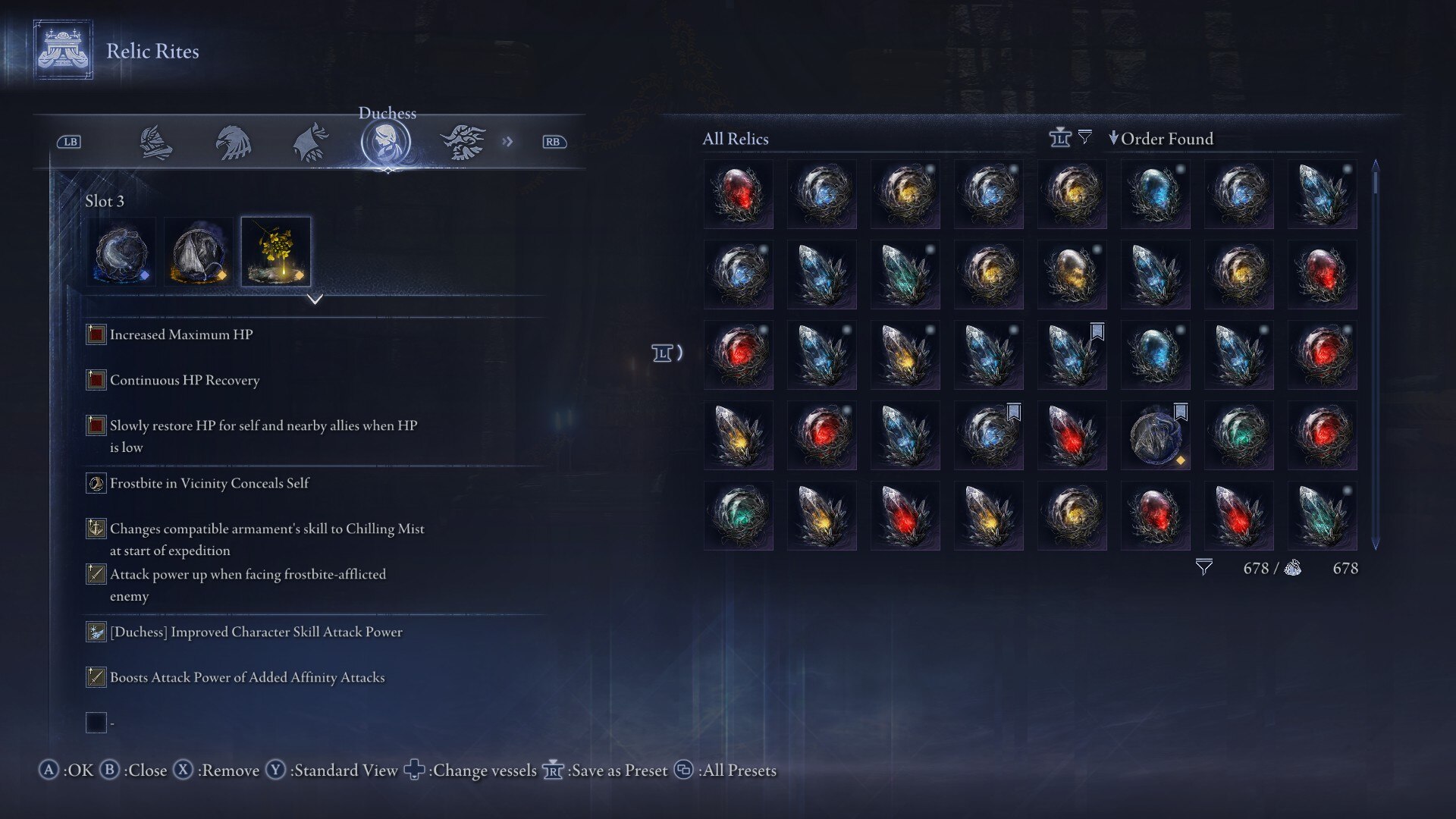
Task: Choose the Guardian eagle-head character tab
Action: pyautogui.click(x=233, y=142)
